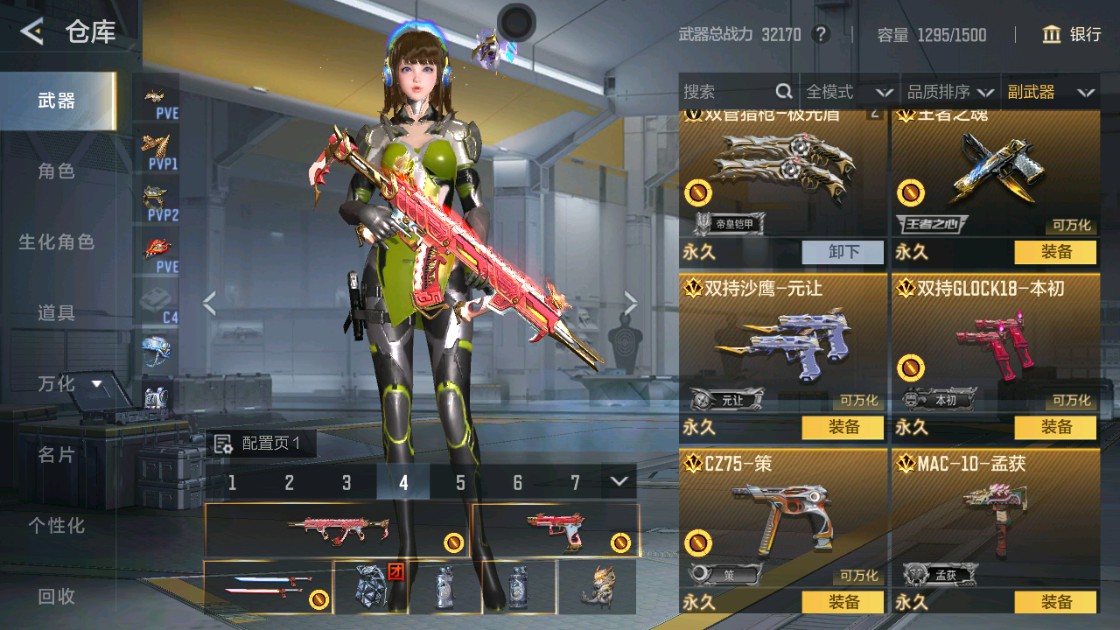The image size is (1120, 630).
Task: Open the 个性化 tab
Action: click(56, 525)
